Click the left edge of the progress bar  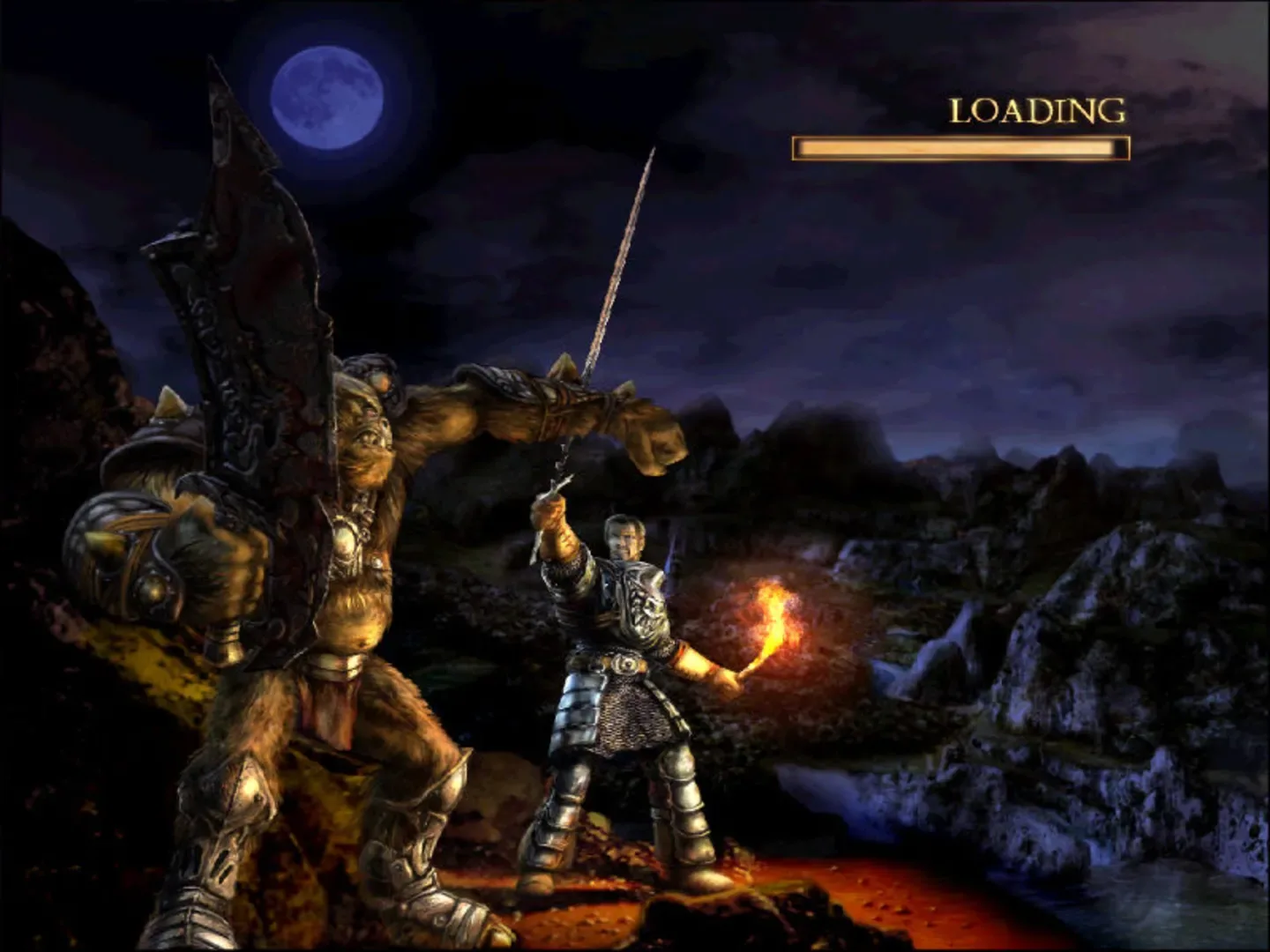[798, 147]
